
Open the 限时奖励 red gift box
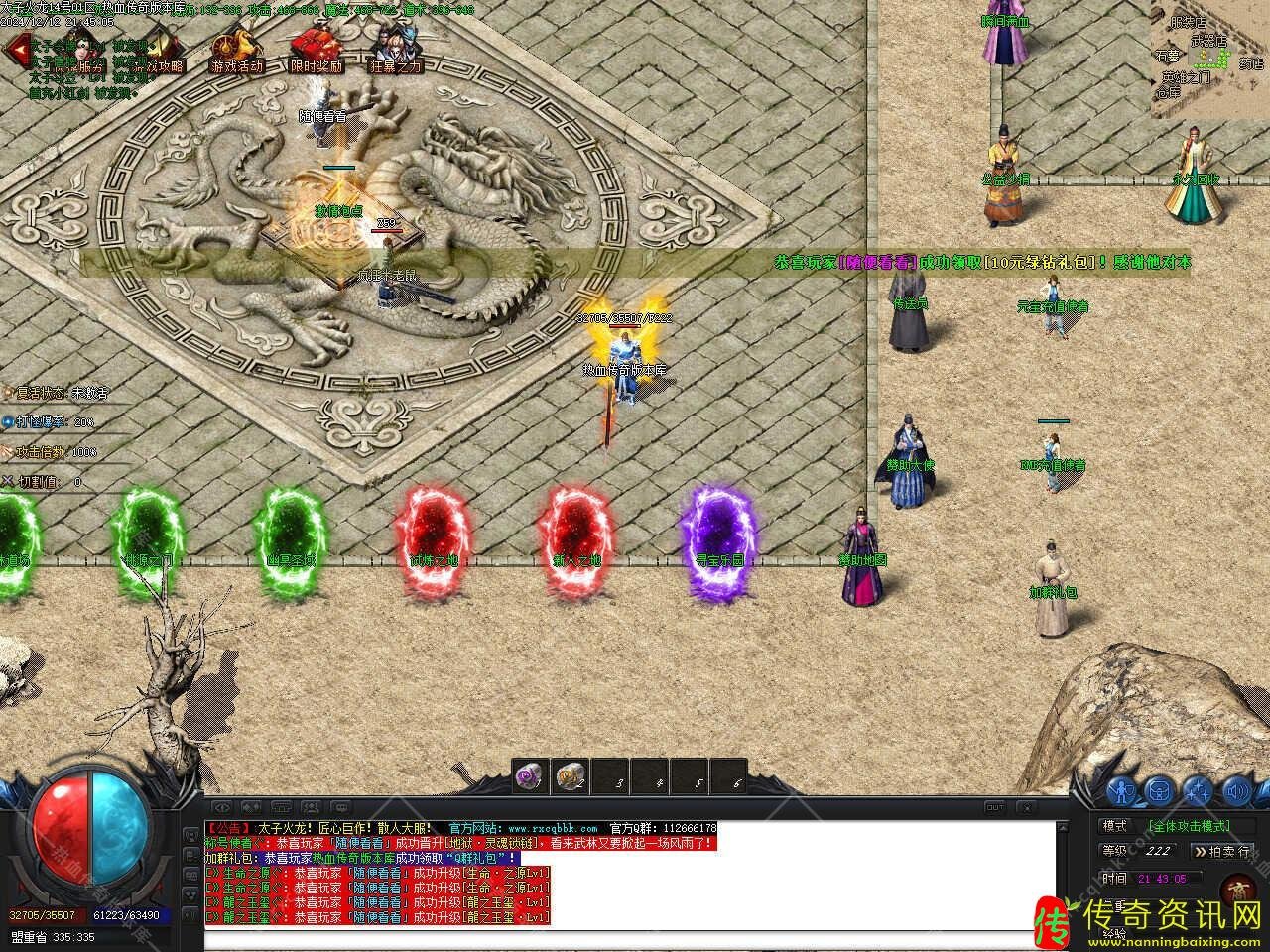click(317, 50)
